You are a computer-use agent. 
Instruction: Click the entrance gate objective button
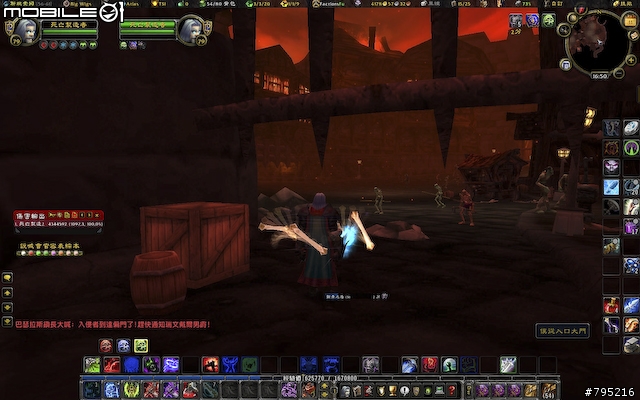point(563,329)
